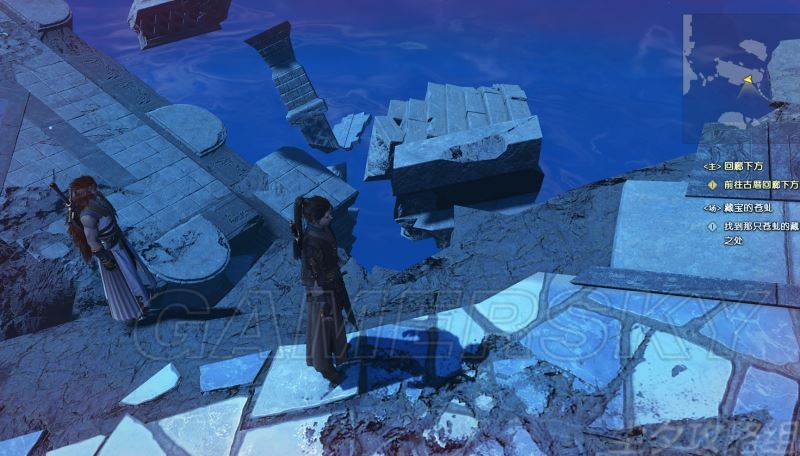
Task: Click the objective 前往古曆回廊下方
Action: (760, 185)
